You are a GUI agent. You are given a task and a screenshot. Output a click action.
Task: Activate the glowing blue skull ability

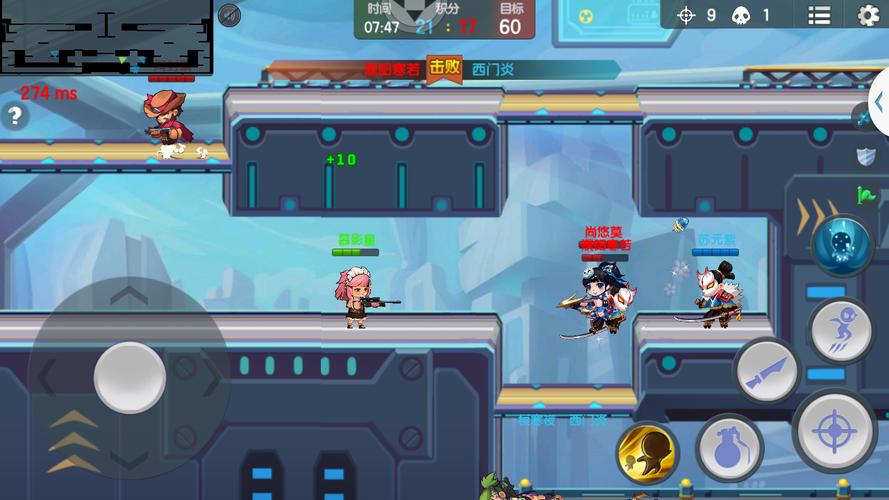pos(841,245)
